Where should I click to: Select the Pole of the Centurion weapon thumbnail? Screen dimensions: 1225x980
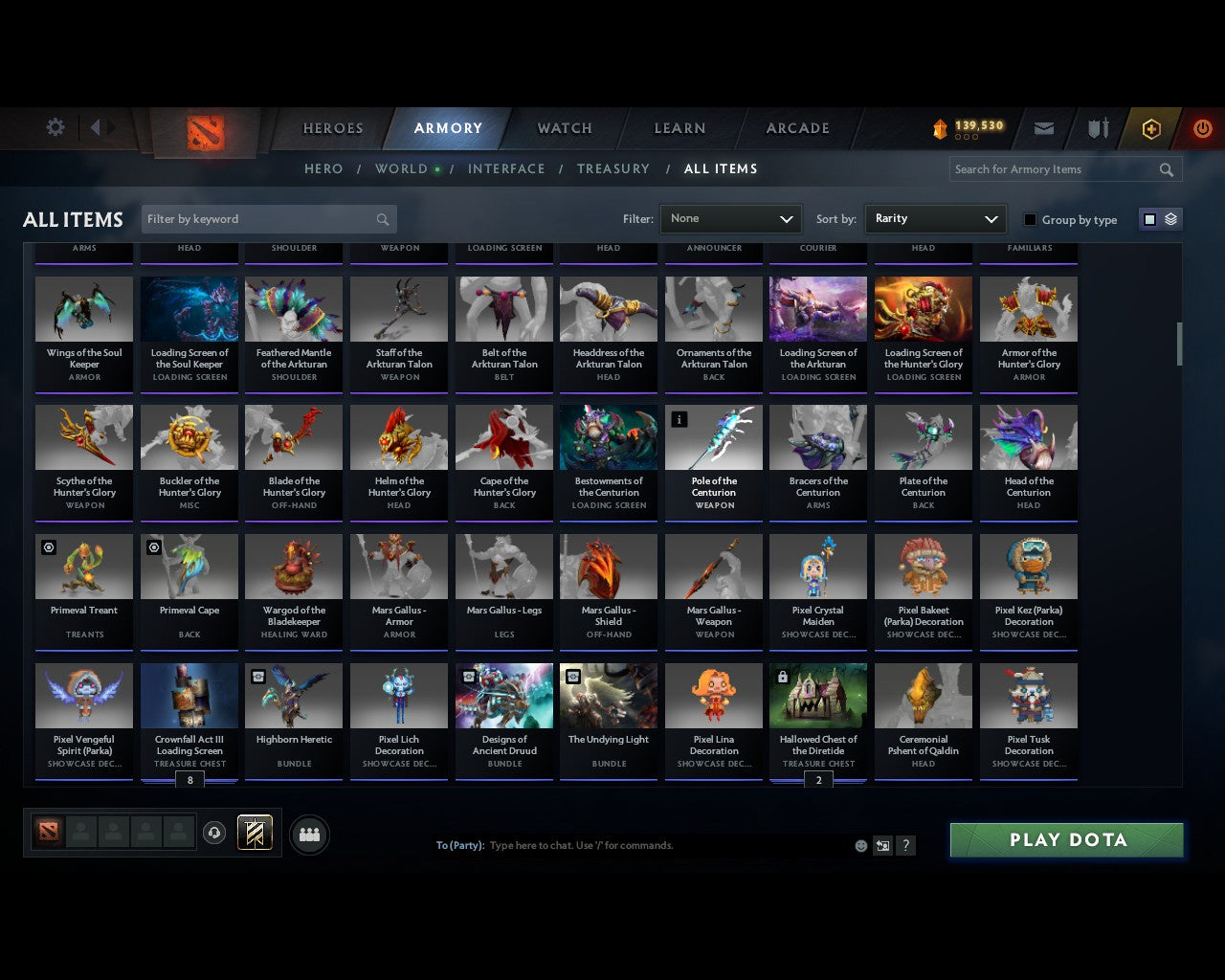coord(713,436)
